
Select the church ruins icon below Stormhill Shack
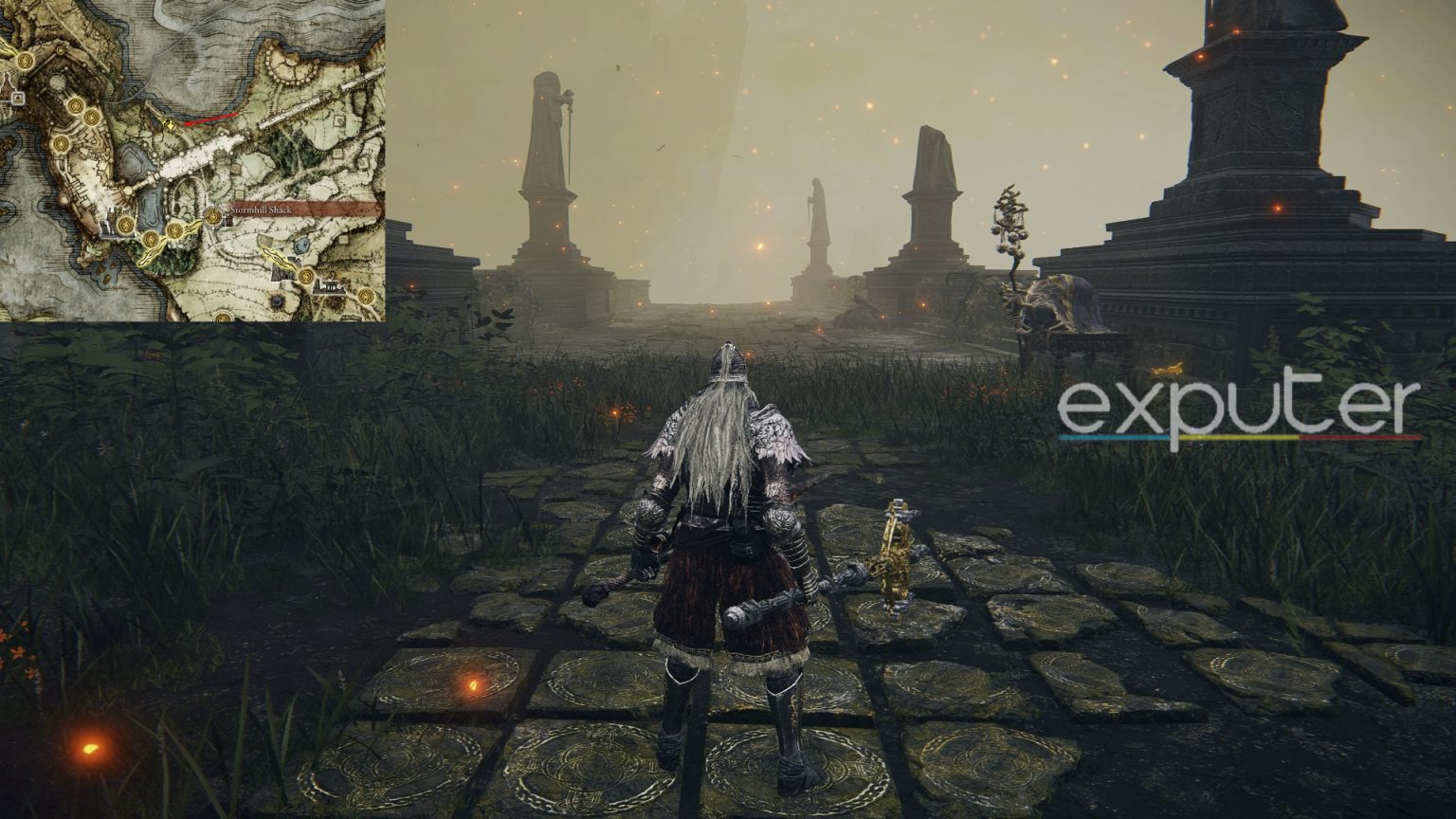pyautogui.click(x=330, y=286)
